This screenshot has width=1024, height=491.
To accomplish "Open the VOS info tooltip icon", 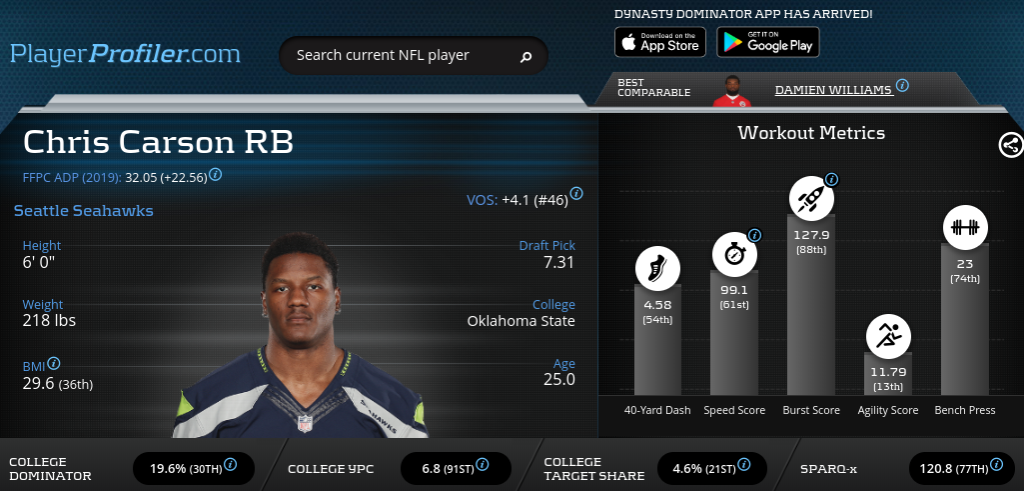I will [577, 194].
